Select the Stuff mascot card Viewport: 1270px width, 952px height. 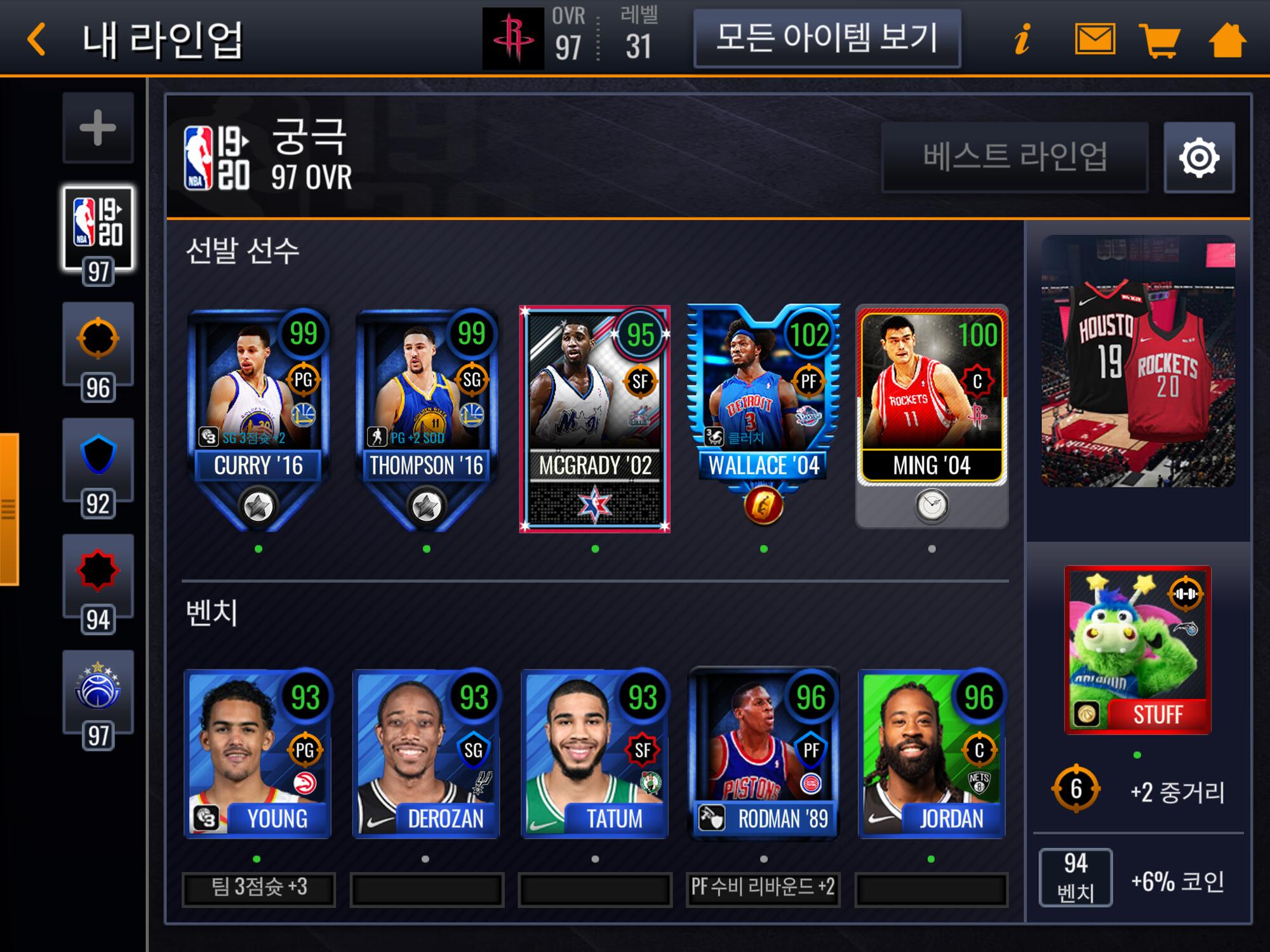pos(1137,649)
